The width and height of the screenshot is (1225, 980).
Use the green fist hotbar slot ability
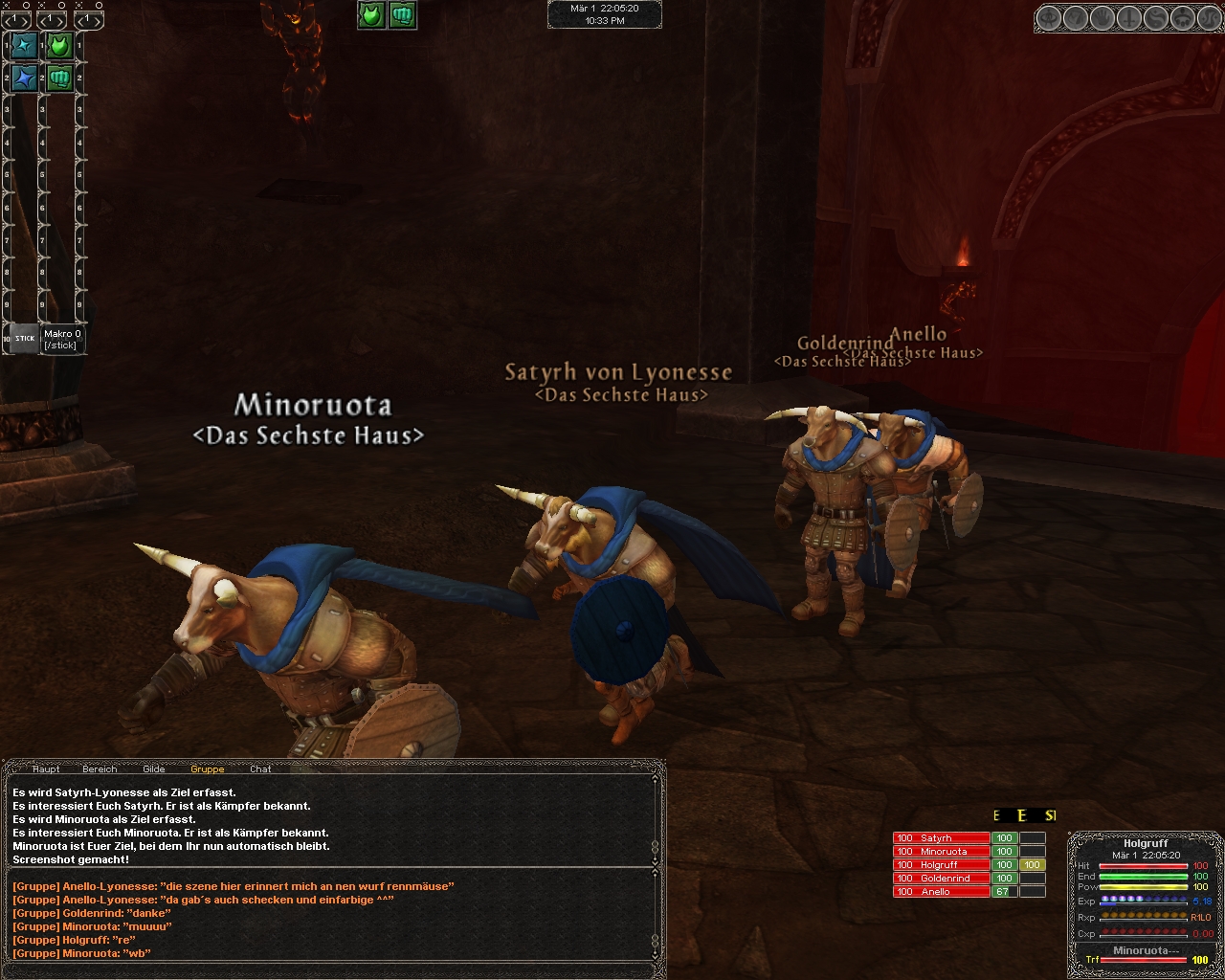60,78
